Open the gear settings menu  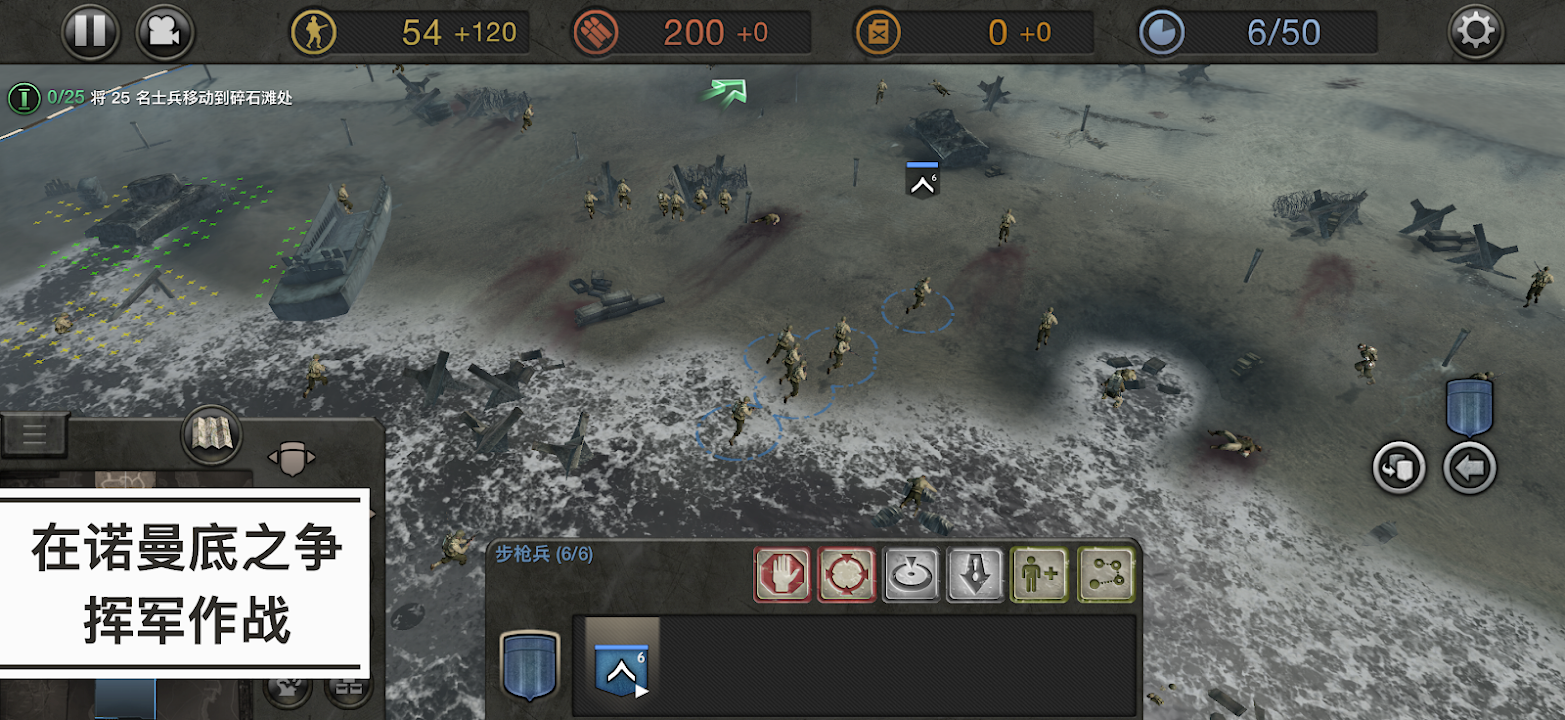click(1476, 32)
